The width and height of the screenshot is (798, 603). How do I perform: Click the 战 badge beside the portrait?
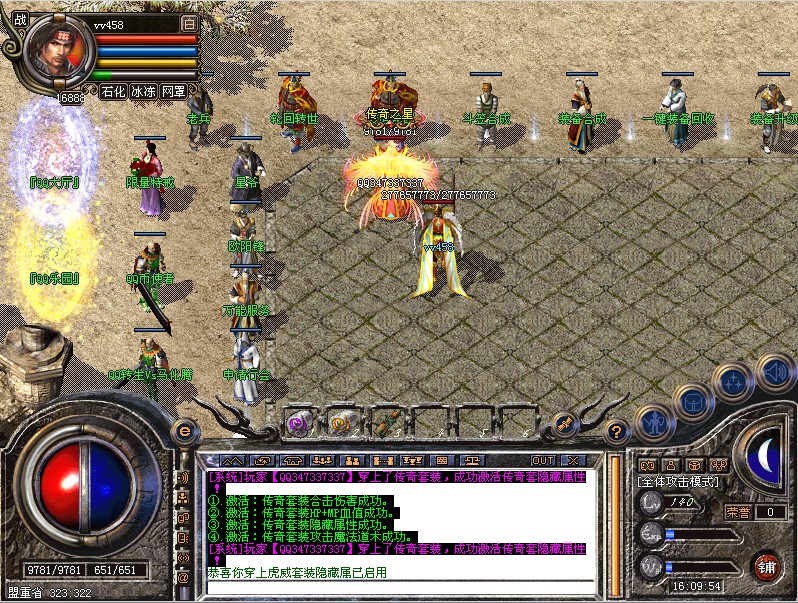(x=20, y=20)
